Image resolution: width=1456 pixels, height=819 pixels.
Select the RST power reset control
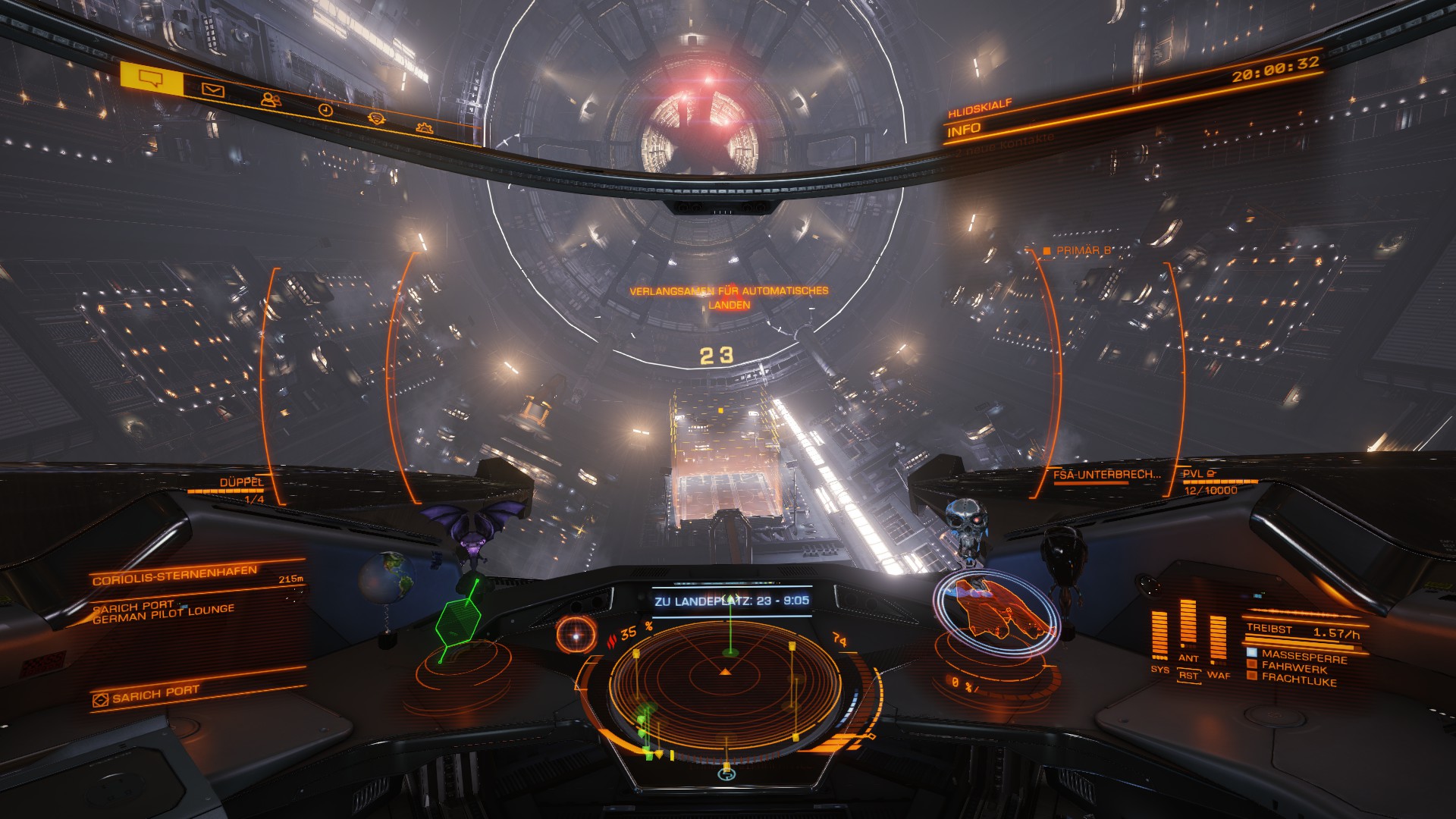[1188, 675]
